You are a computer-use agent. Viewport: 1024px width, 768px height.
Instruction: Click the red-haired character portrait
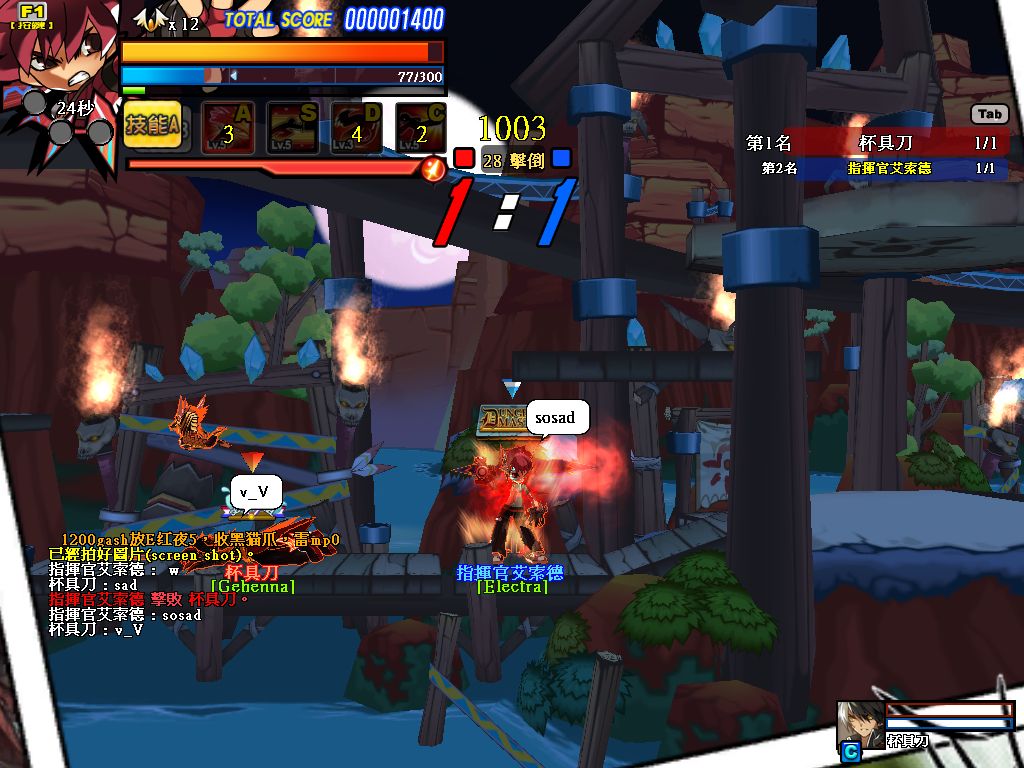coord(55,60)
